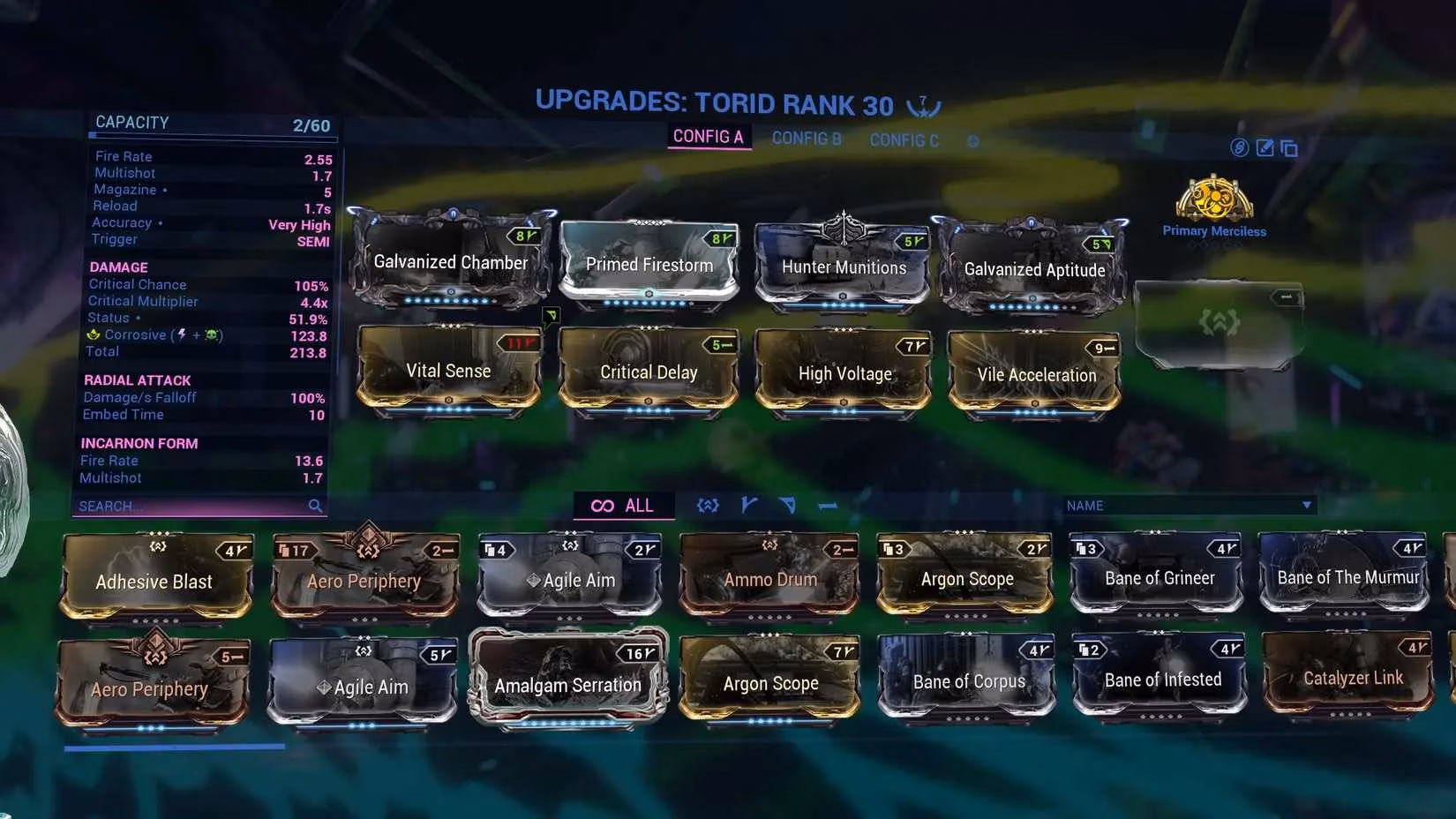Click the SEARCH input field
This screenshot has height=819, width=1456.
[176, 506]
